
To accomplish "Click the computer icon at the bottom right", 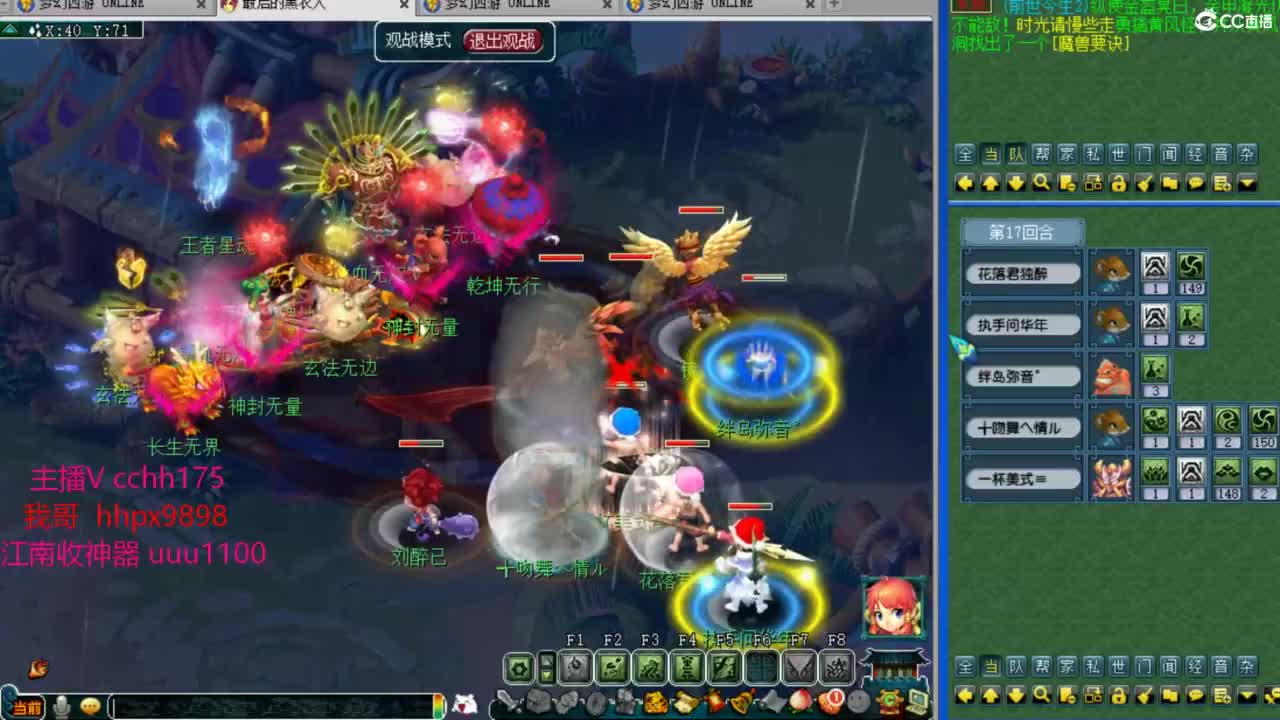I will tap(918, 700).
